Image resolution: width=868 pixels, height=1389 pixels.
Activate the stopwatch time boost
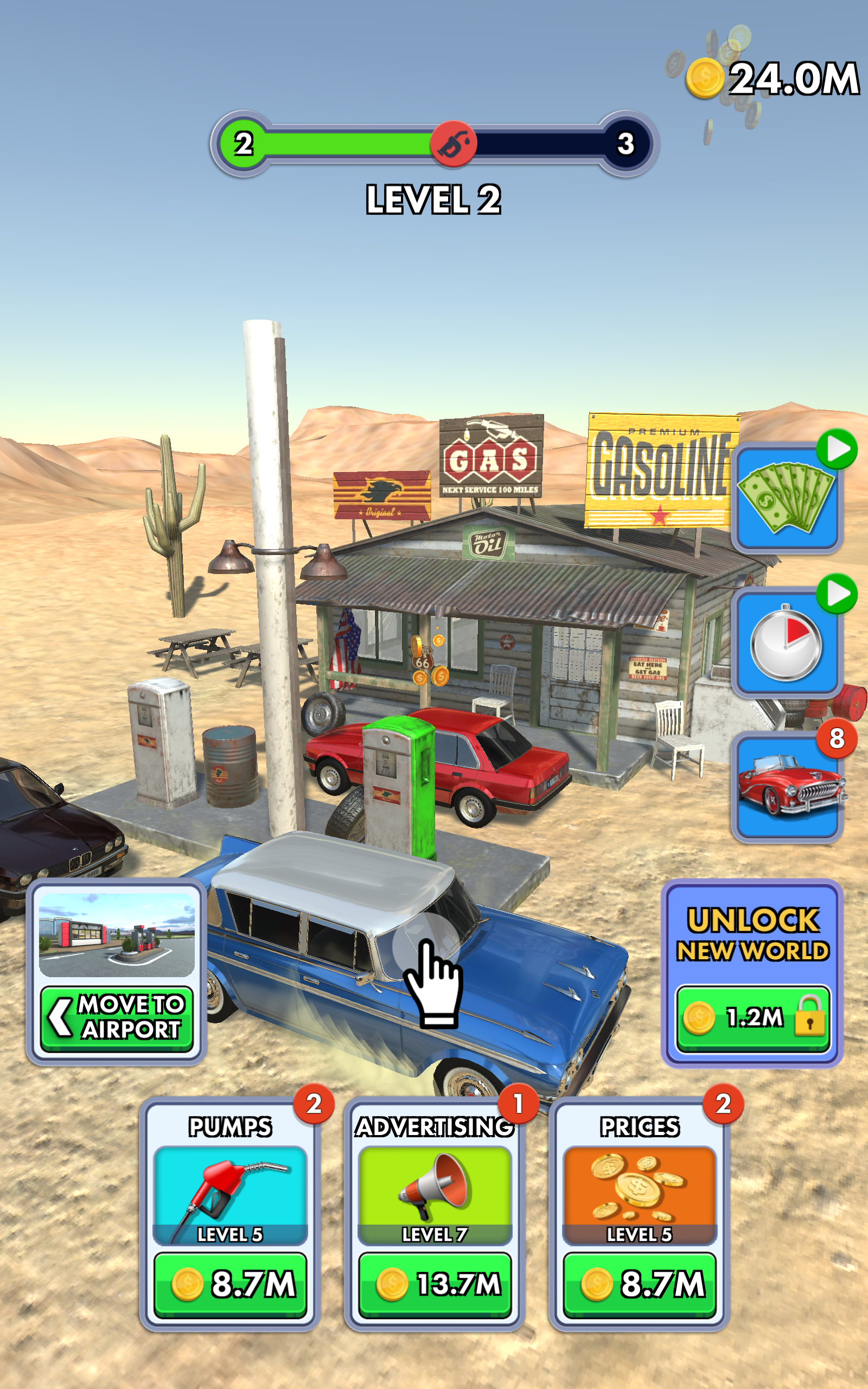pyautogui.click(x=787, y=642)
